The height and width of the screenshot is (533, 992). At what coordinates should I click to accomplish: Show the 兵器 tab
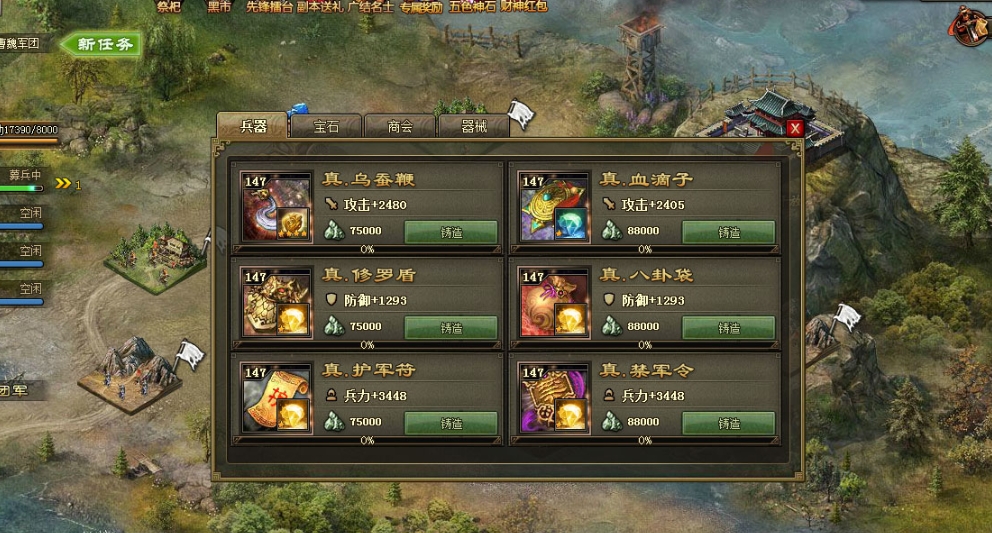(x=253, y=127)
